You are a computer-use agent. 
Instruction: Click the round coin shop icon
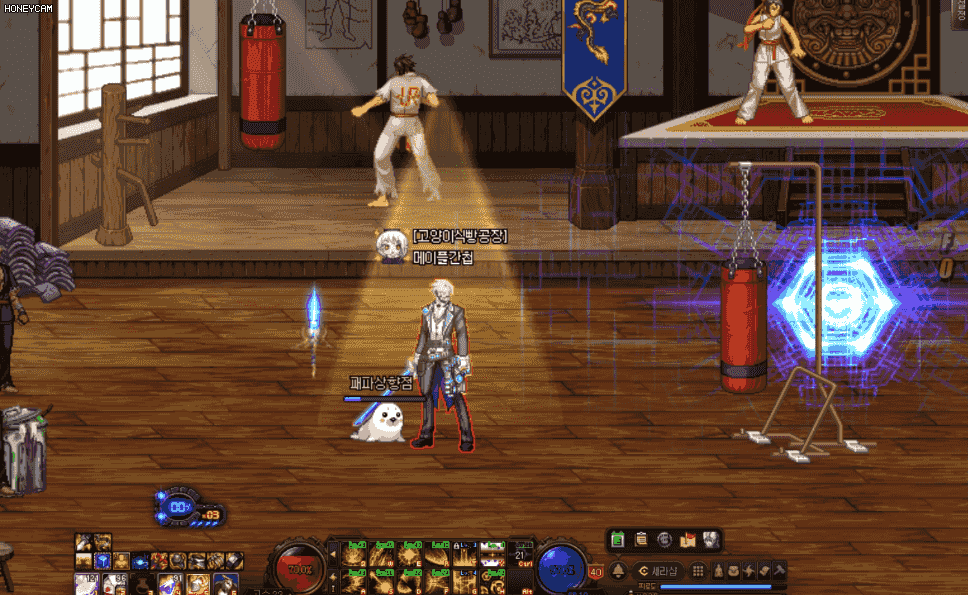tap(664, 540)
